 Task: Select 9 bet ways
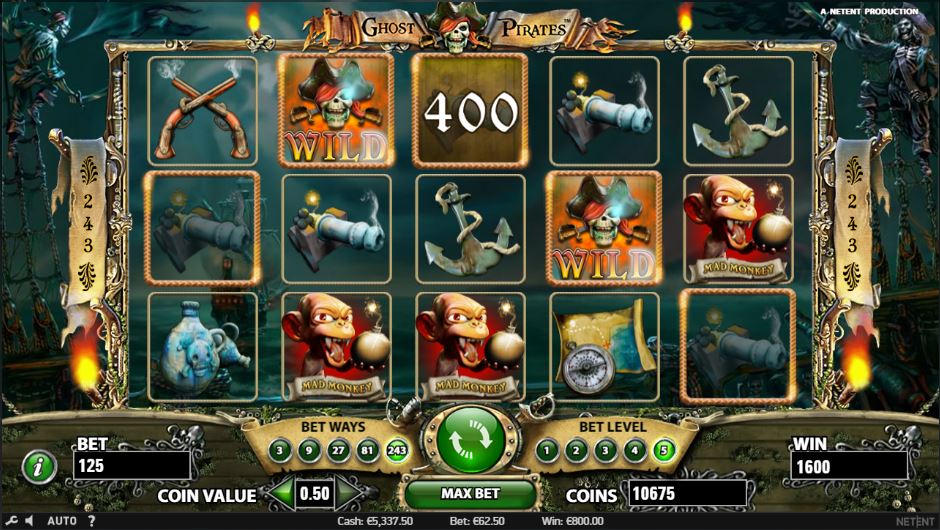[x=310, y=451]
